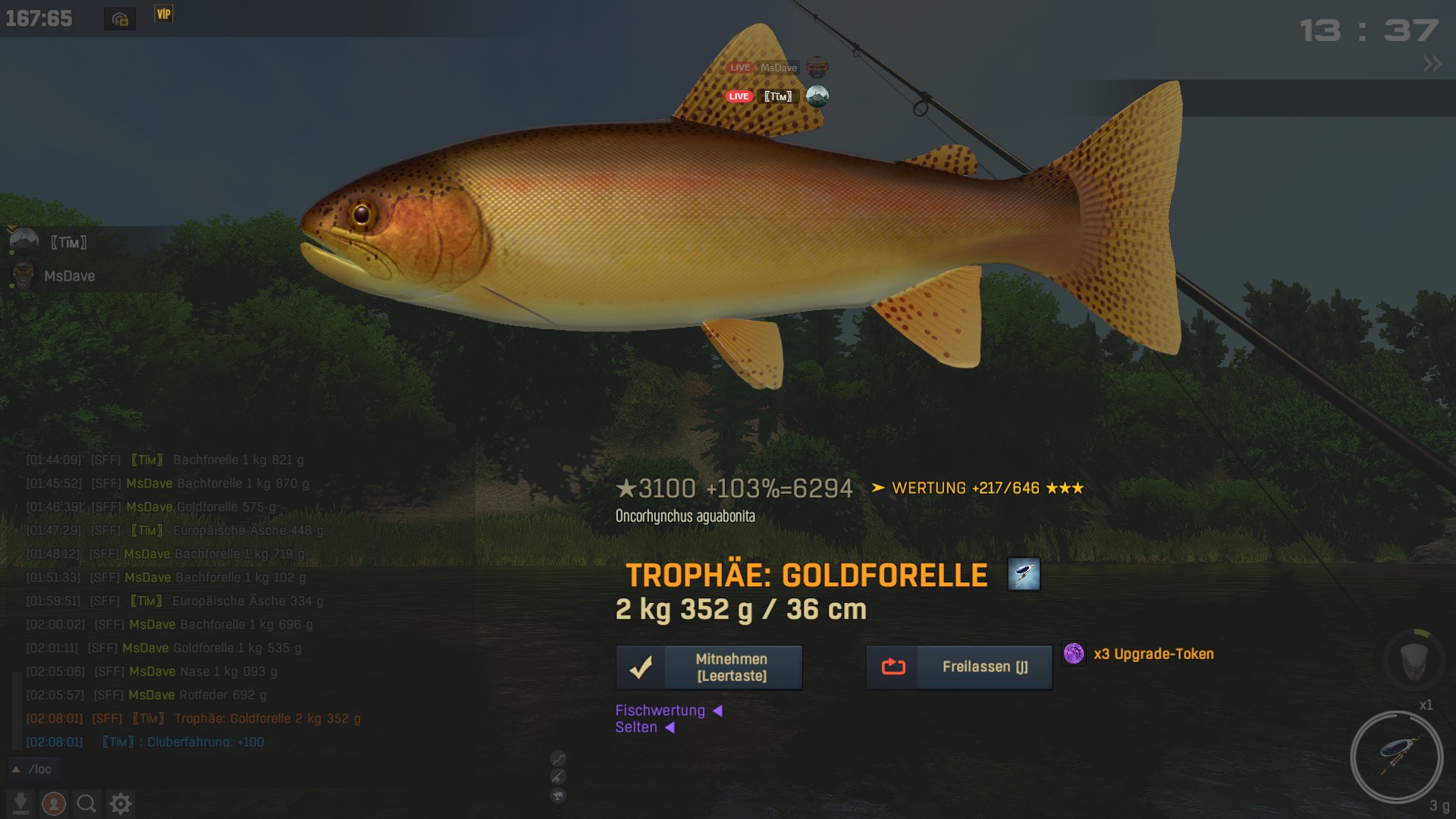Release the fish with Freilassen button
The width and height of the screenshot is (1456, 819).
(959, 667)
